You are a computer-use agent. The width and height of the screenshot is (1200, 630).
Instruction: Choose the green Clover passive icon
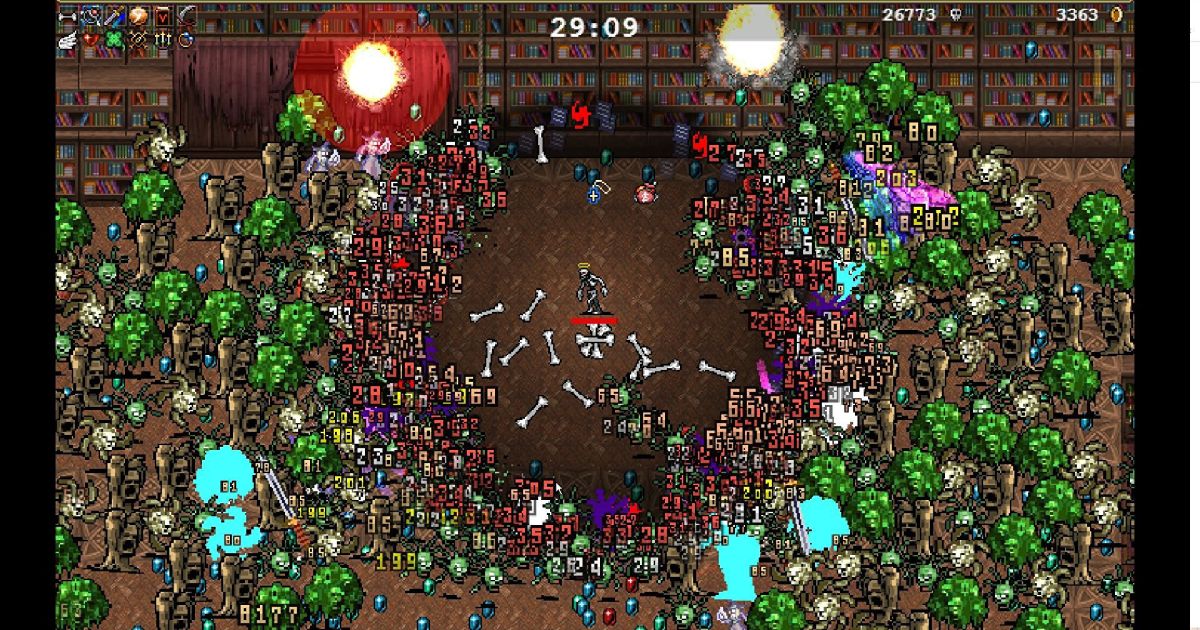(x=115, y=39)
